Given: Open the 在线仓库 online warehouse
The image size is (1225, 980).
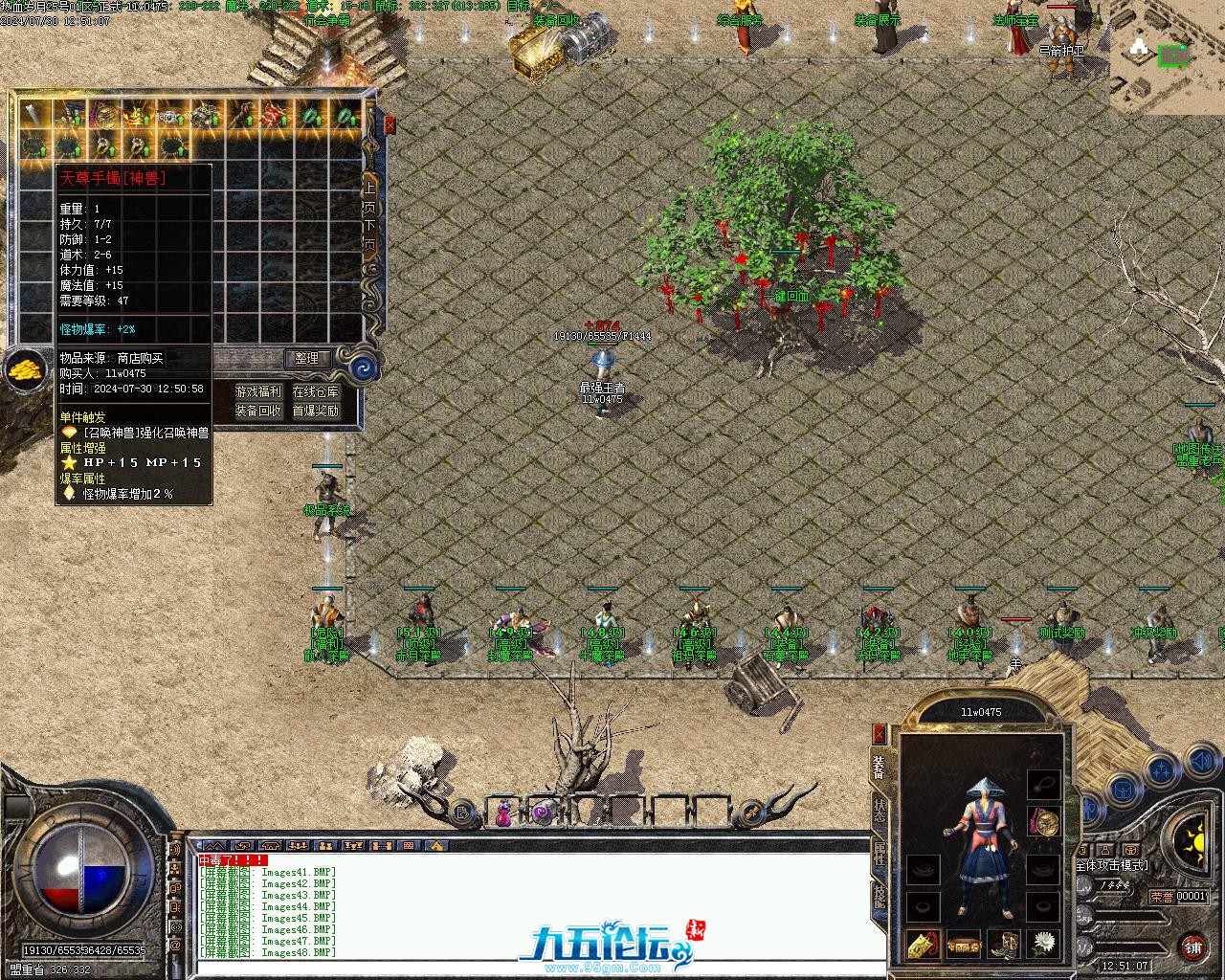Looking at the screenshot, I should 316,391.
